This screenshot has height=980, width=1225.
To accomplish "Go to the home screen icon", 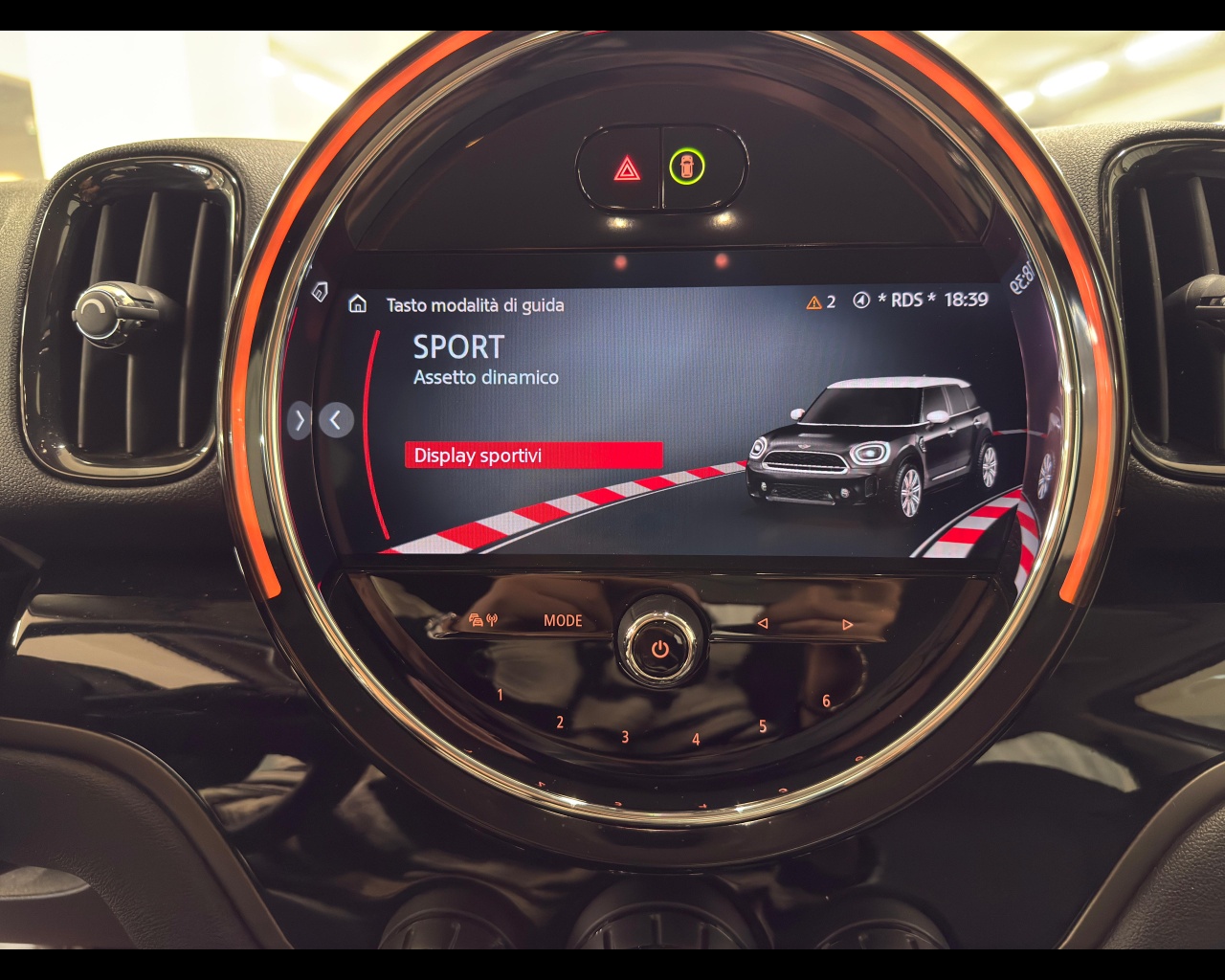I will click(358, 304).
